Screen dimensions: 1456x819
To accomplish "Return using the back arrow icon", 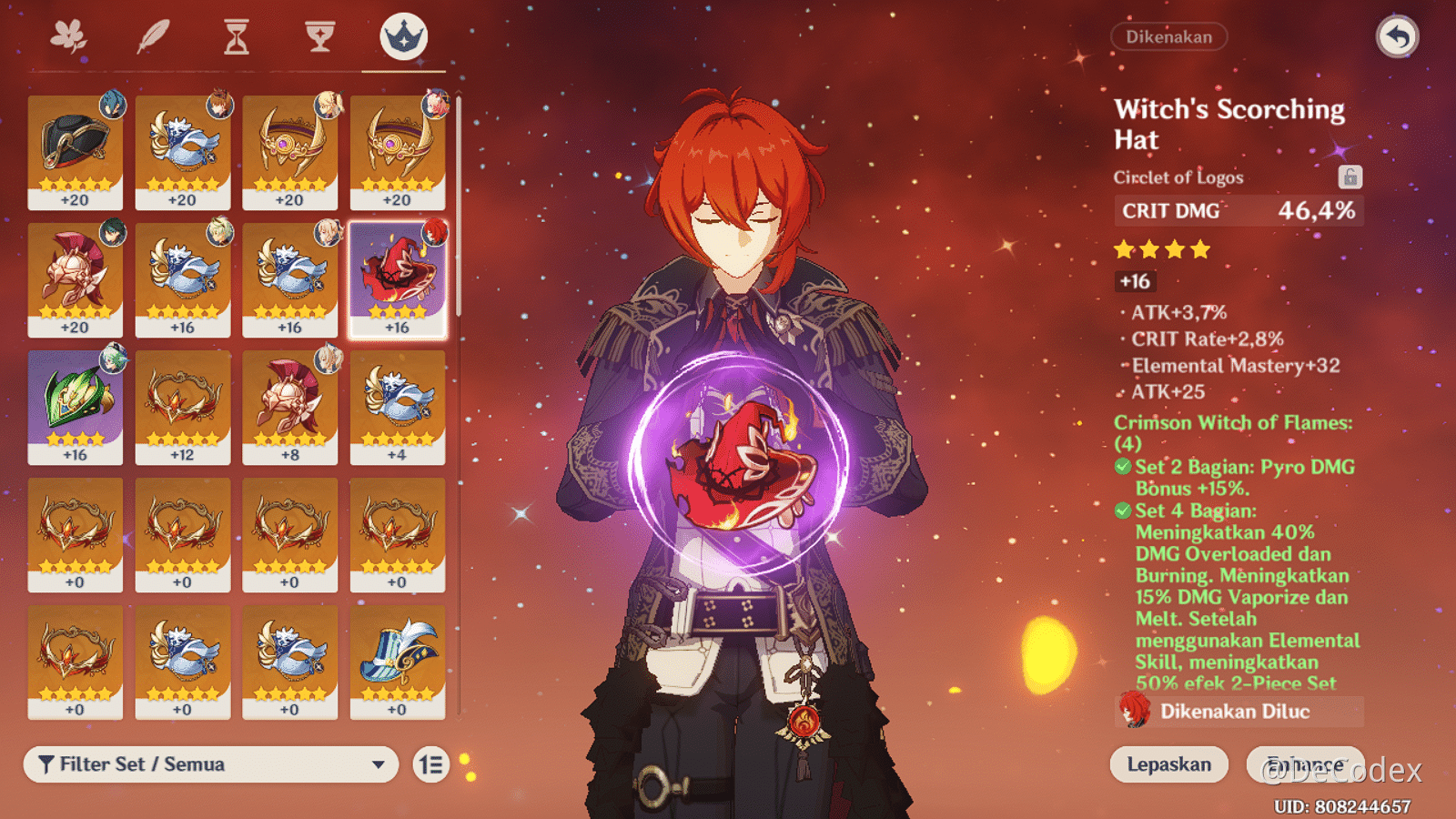I will (x=1399, y=35).
